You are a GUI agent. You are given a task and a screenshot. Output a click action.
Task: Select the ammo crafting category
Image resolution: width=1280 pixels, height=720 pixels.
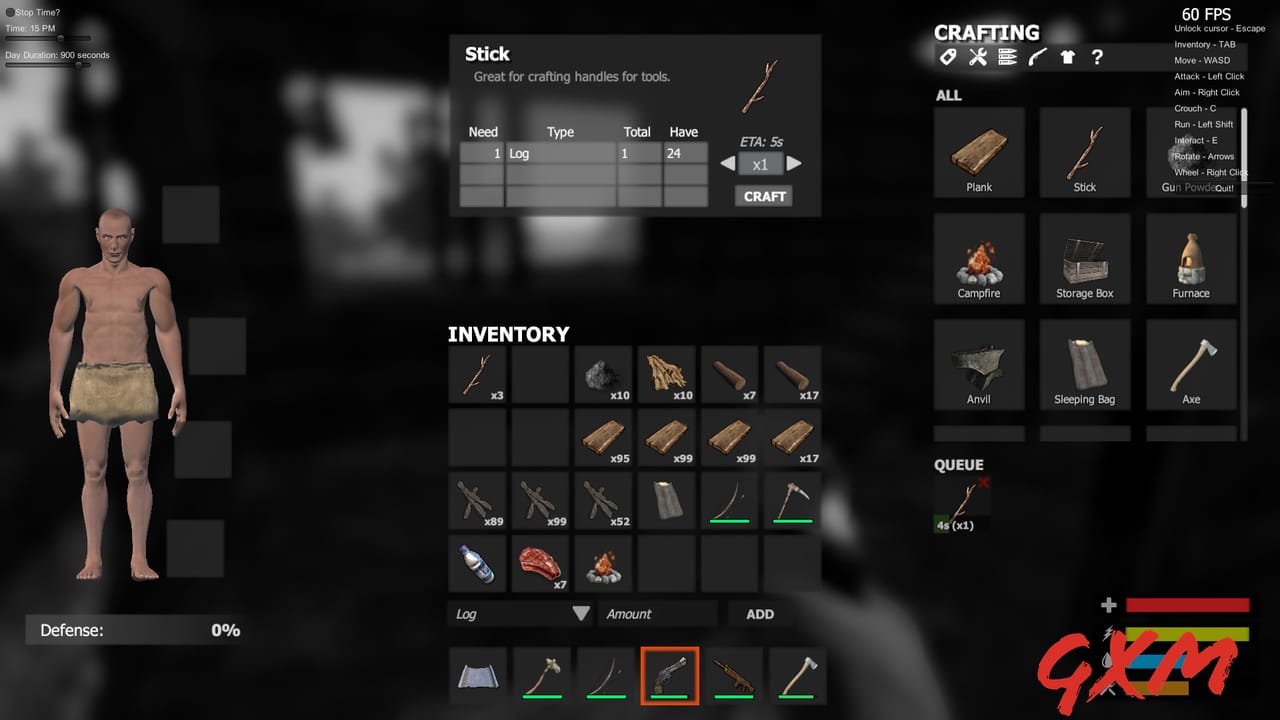1007,57
